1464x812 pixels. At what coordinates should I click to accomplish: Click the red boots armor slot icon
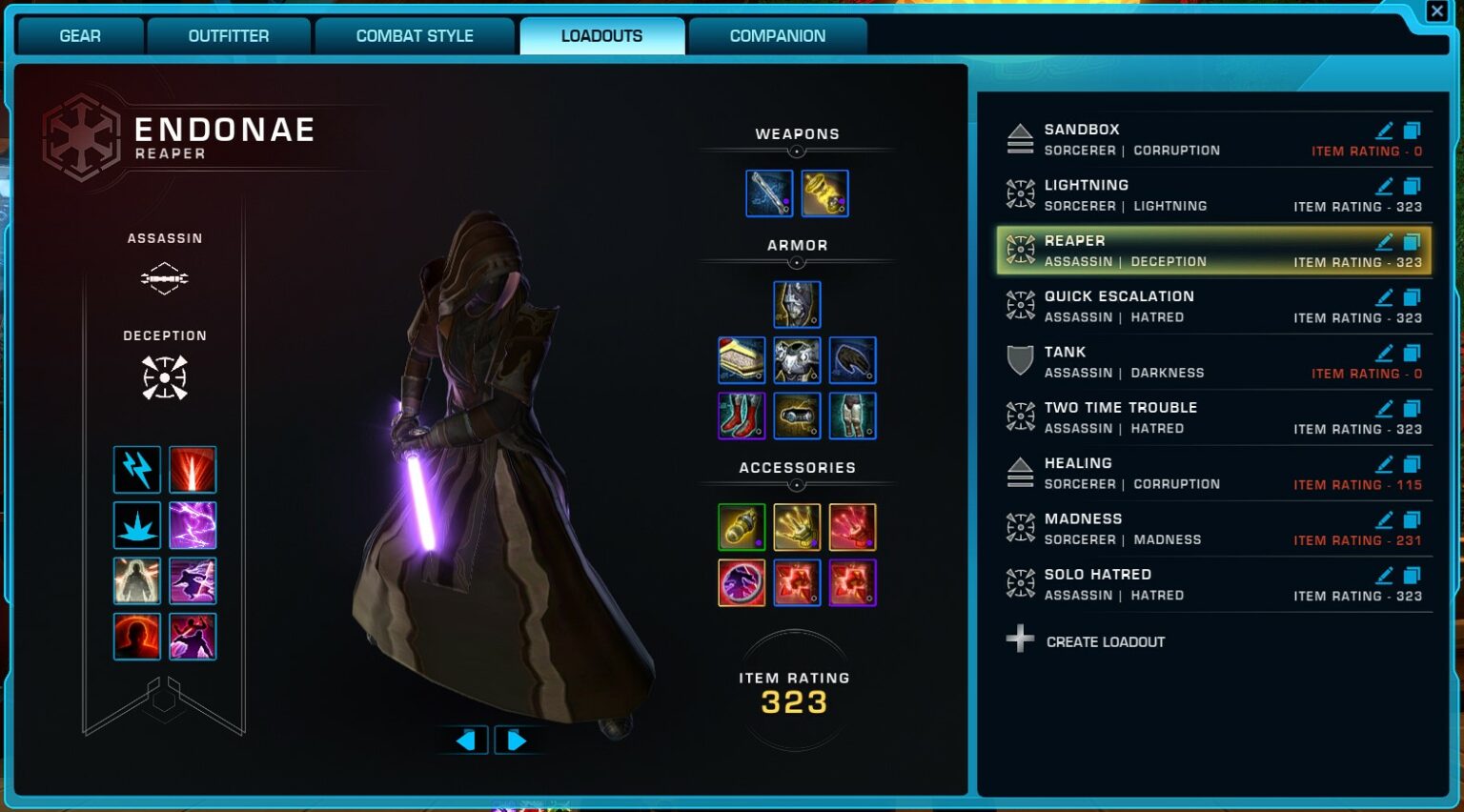click(x=742, y=416)
